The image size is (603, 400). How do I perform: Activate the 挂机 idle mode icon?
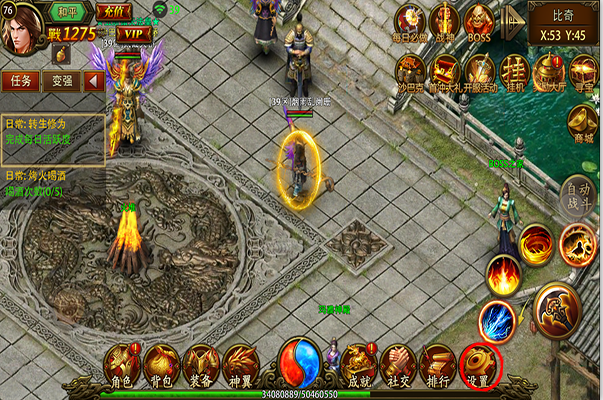point(513,71)
